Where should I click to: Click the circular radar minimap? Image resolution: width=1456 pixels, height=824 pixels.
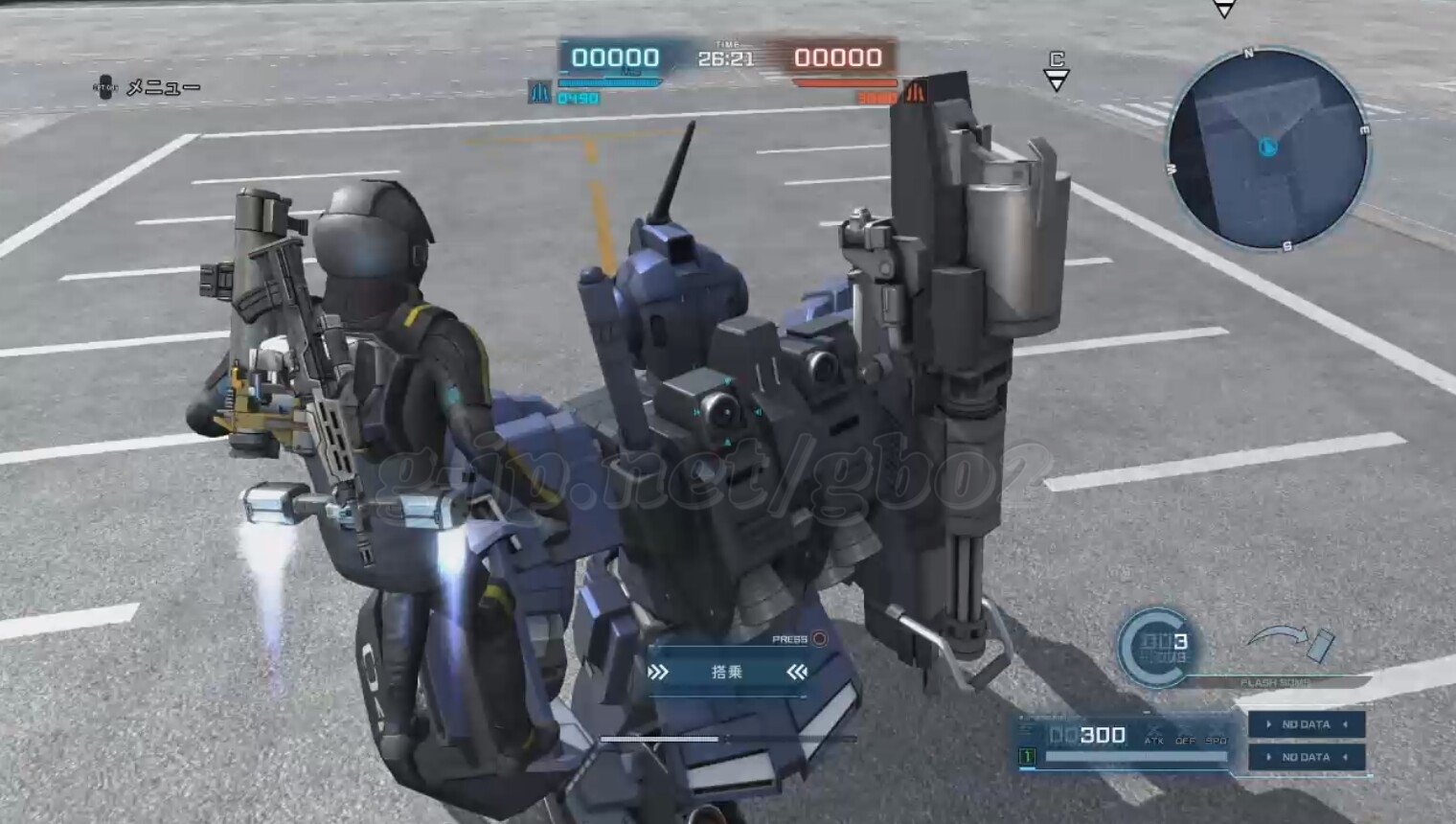point(1268,149)
